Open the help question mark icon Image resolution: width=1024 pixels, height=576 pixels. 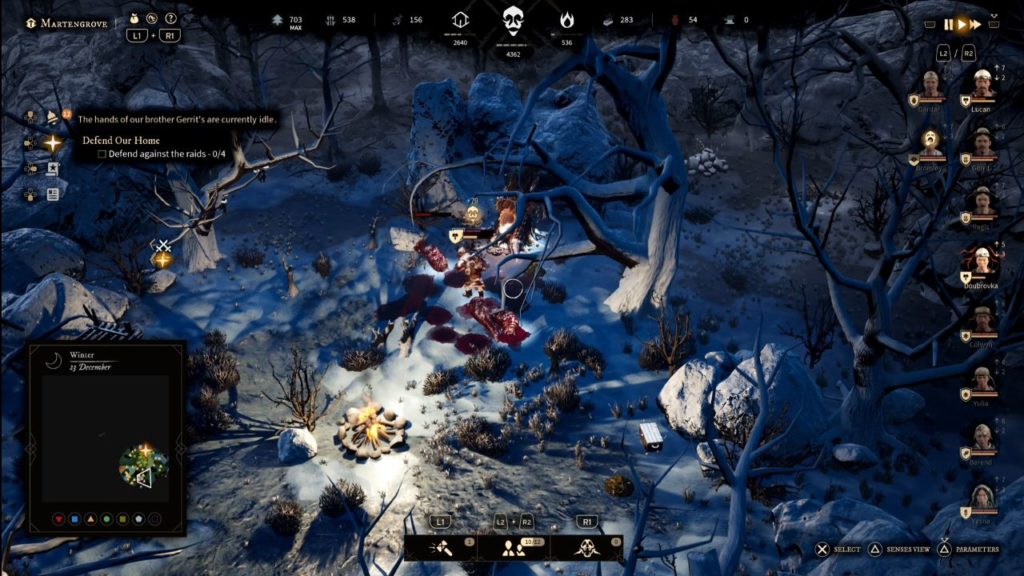(x=171, y=18)
